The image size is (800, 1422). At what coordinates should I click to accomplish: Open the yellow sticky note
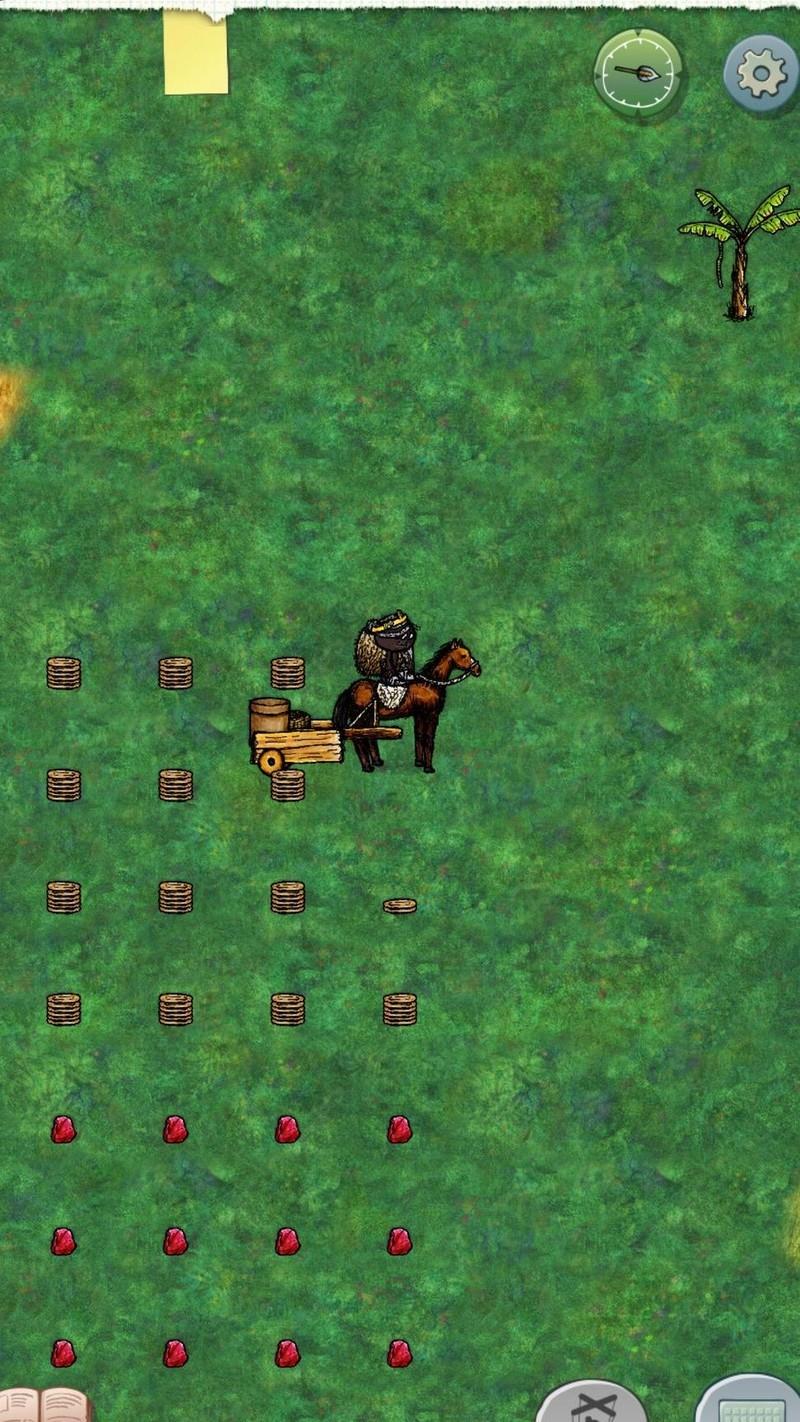click(196, 53)
